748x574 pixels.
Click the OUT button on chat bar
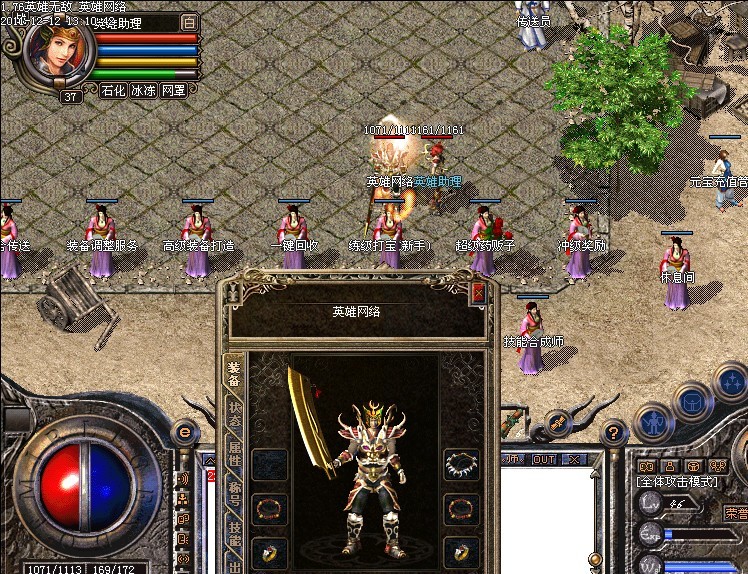pos(545,460)
